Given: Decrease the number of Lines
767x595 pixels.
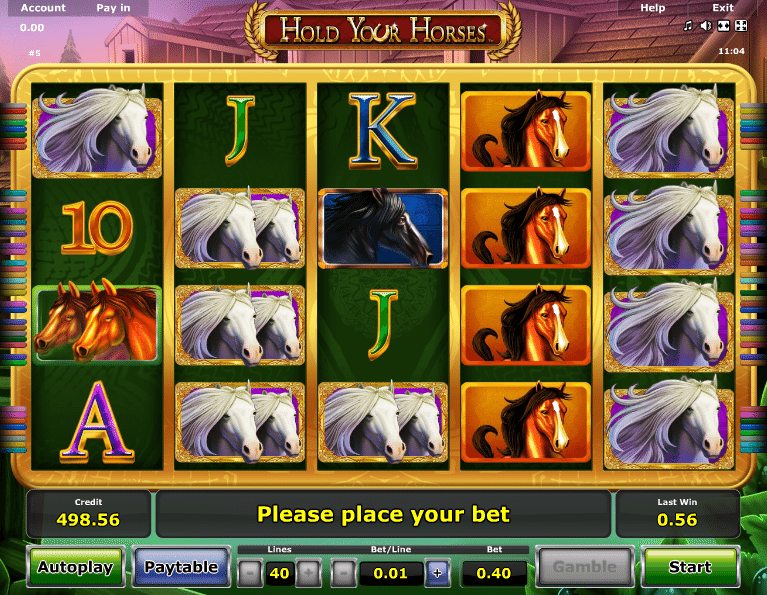Looking at the screenshot, I should pos(250,573).
